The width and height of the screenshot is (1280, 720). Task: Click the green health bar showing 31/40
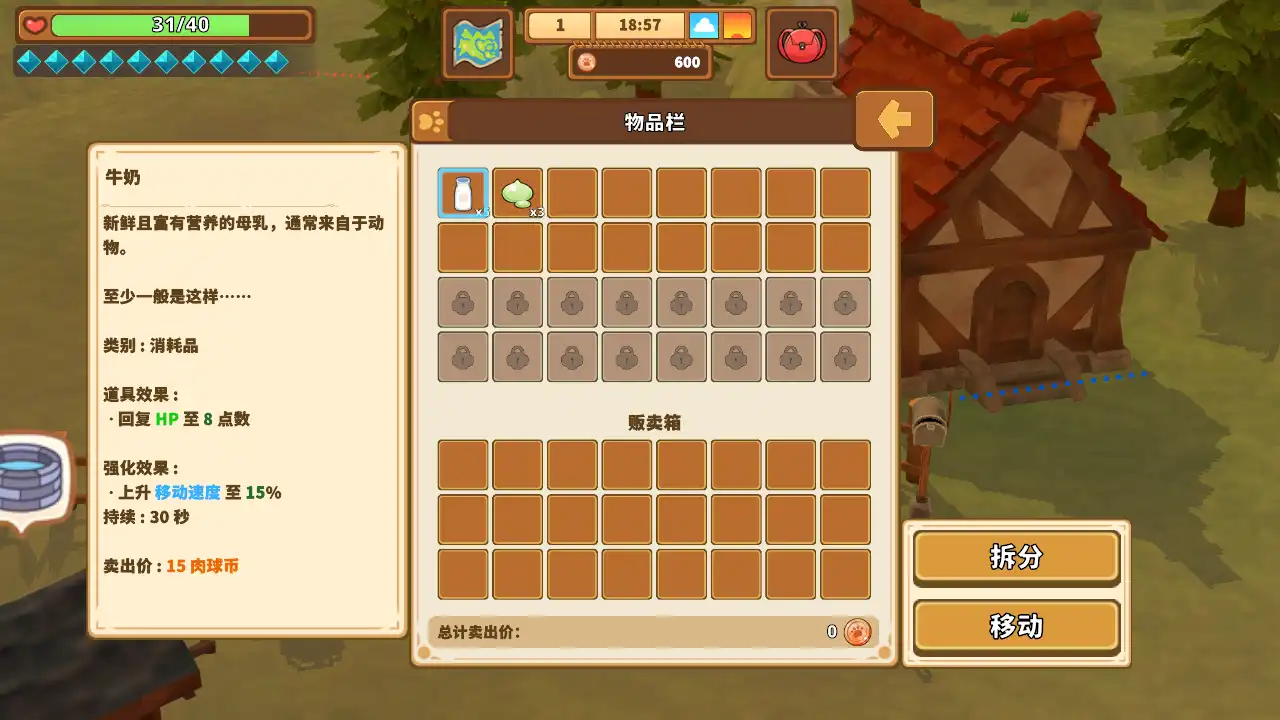point(155,26)
